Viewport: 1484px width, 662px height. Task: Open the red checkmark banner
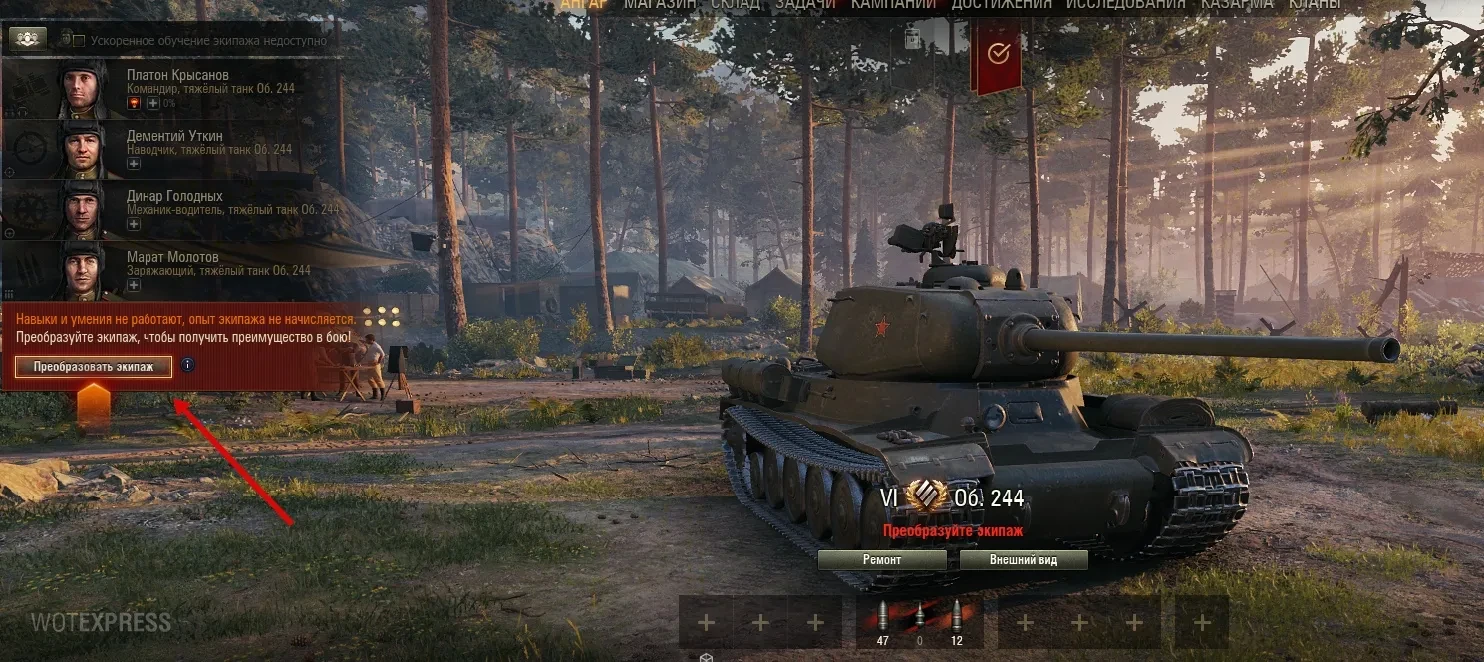tap(998, 55)
